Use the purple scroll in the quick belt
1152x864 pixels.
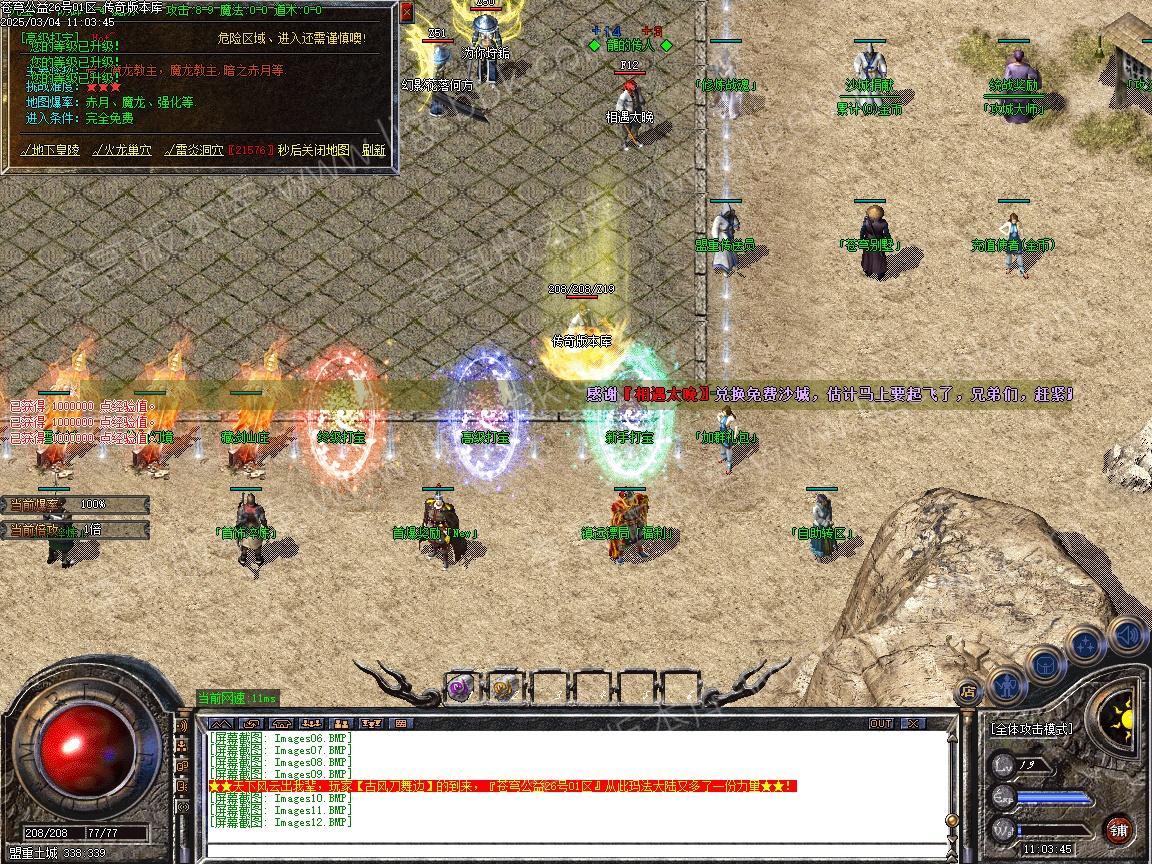coord(460,687)
